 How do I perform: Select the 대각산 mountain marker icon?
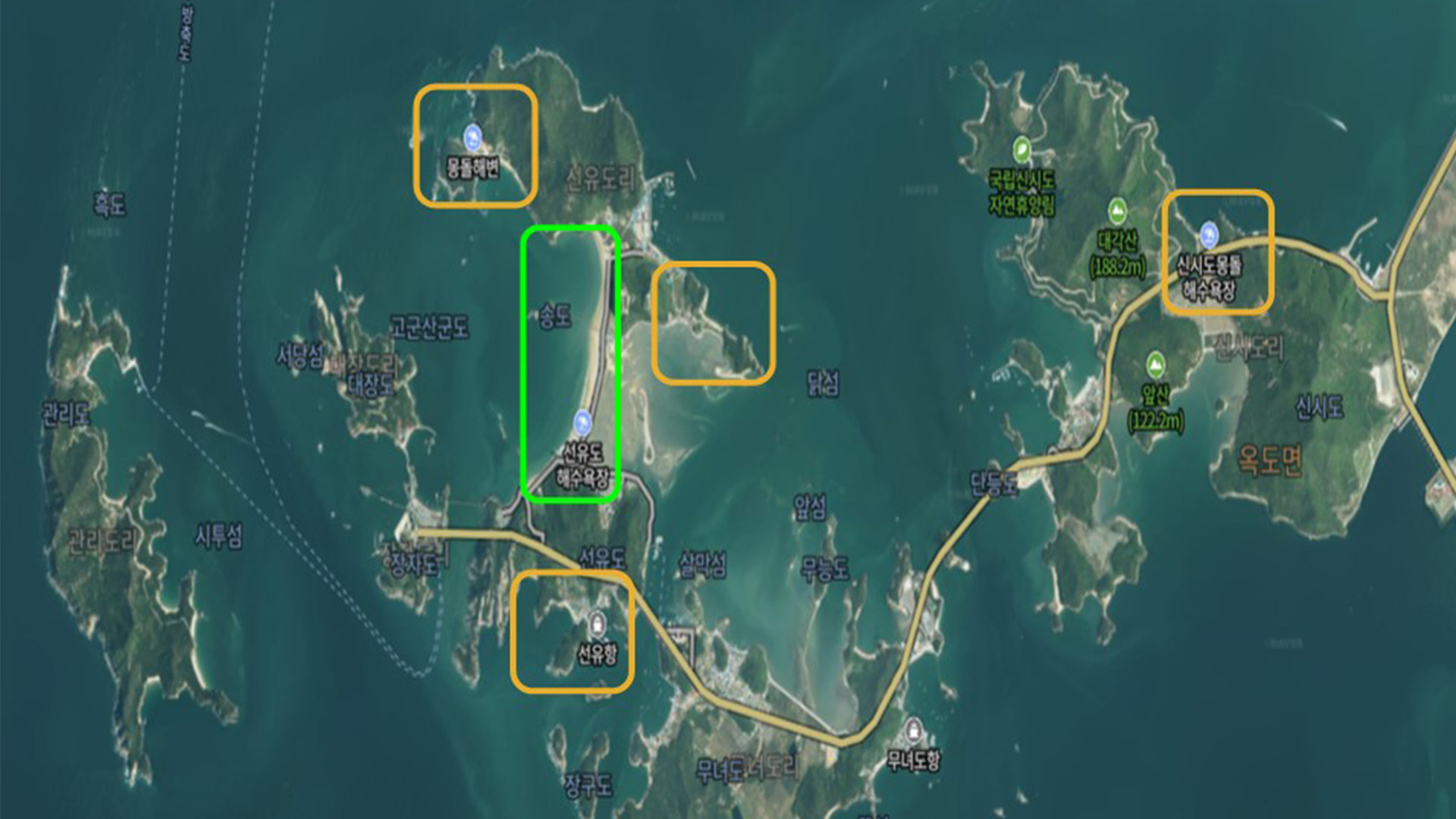1116,210
